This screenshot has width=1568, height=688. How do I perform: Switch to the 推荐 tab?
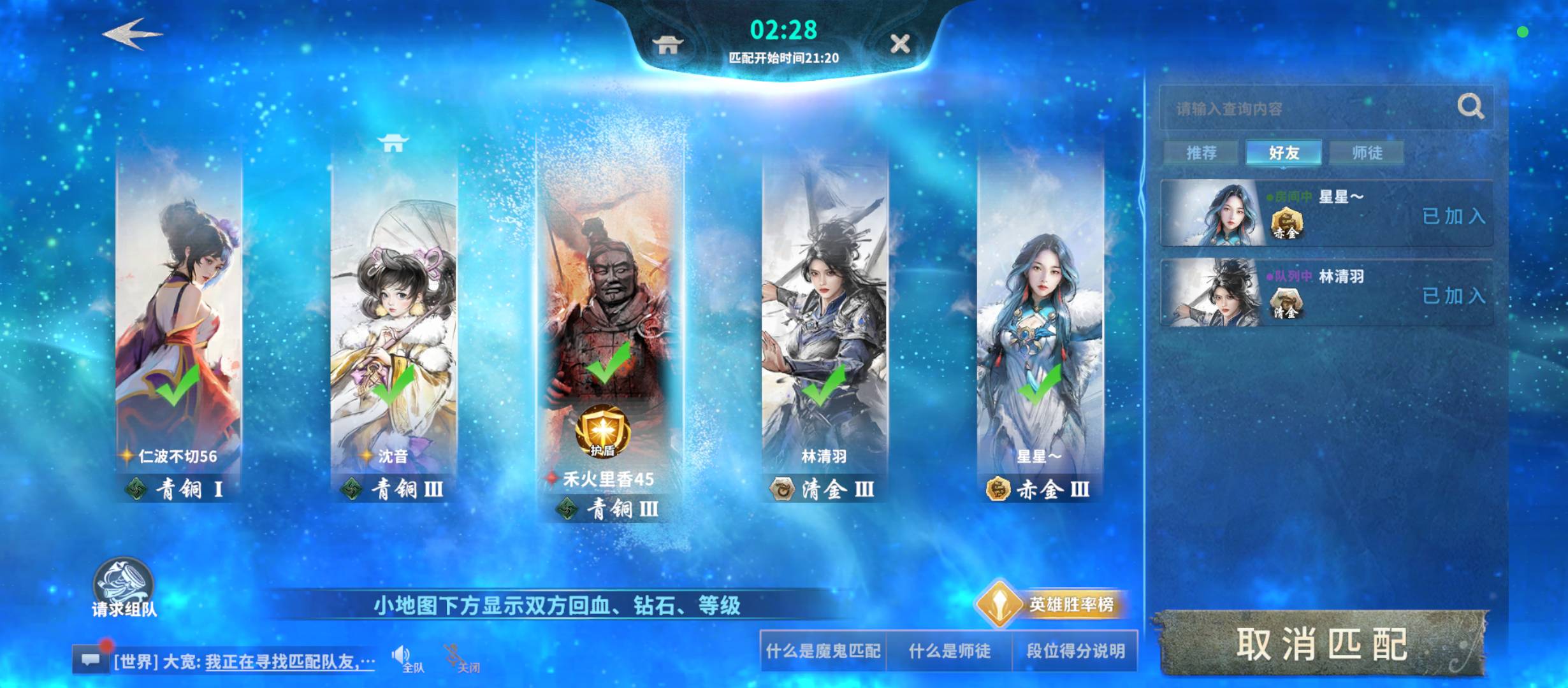click(1201, 152)
